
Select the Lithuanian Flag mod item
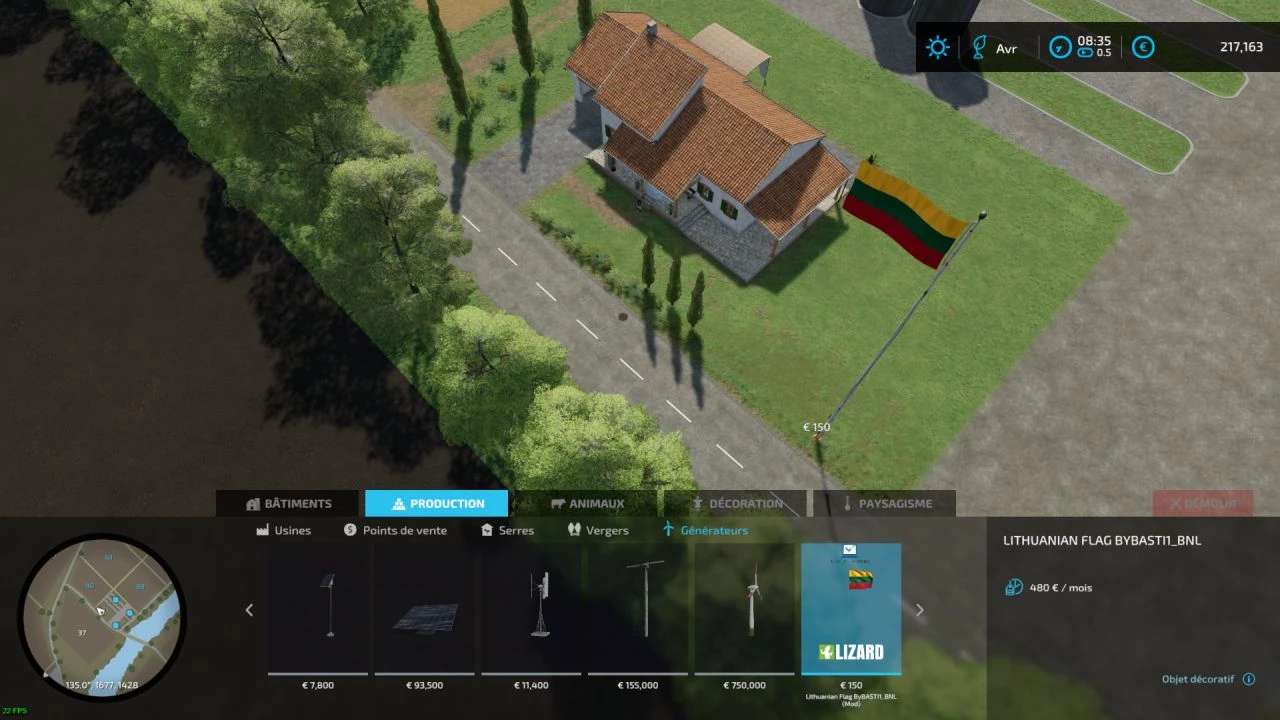pyautogui.click(x=851, y=609)
